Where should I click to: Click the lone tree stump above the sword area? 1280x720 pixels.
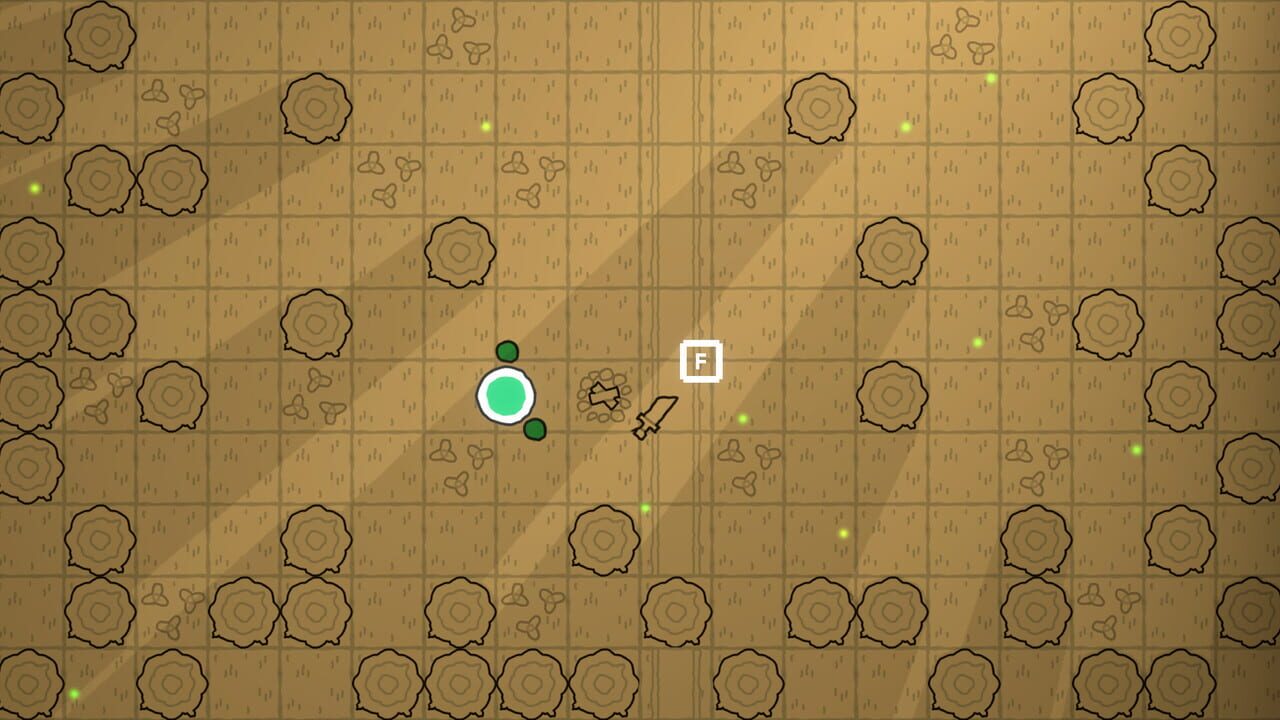tap(461, 250)
